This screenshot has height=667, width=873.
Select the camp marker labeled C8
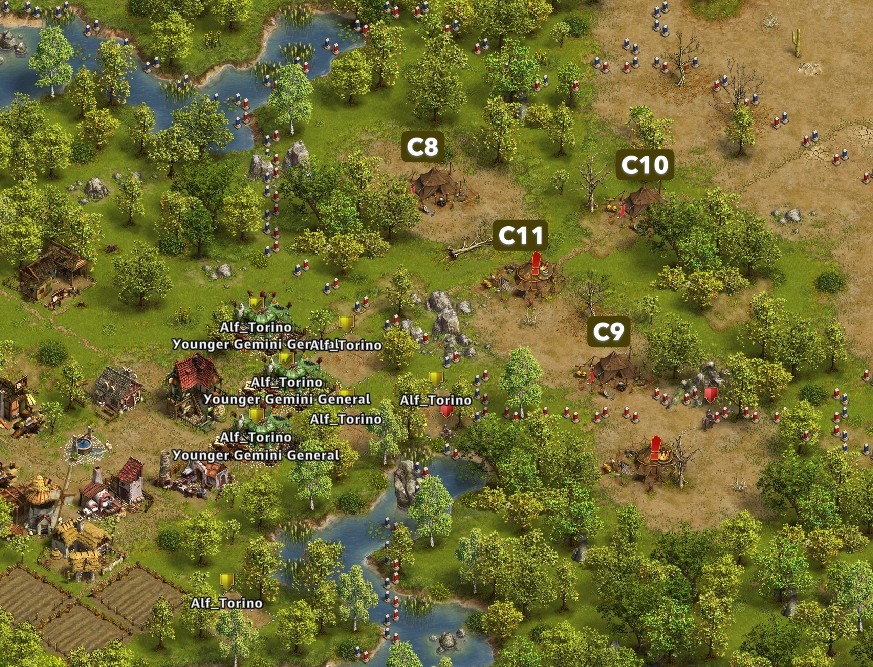coord(423,148)
